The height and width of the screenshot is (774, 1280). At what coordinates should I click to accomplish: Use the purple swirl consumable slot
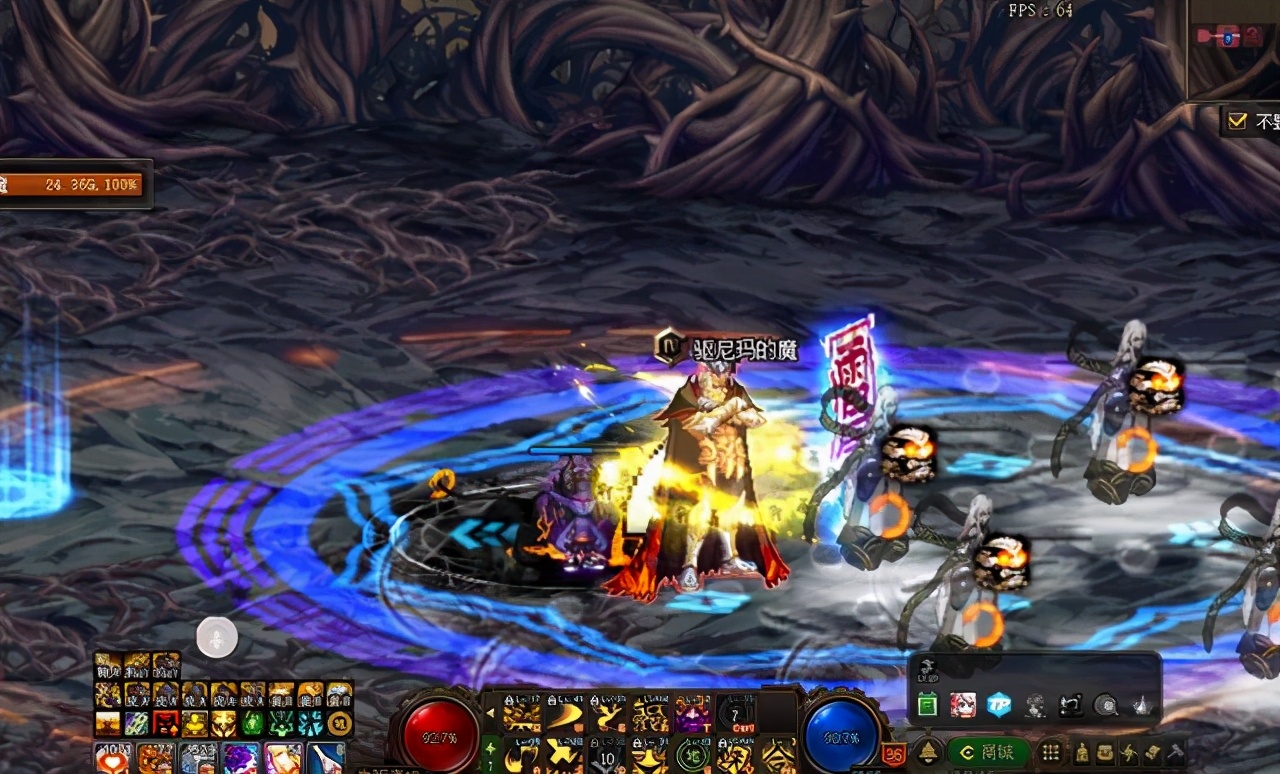[240, 758]
